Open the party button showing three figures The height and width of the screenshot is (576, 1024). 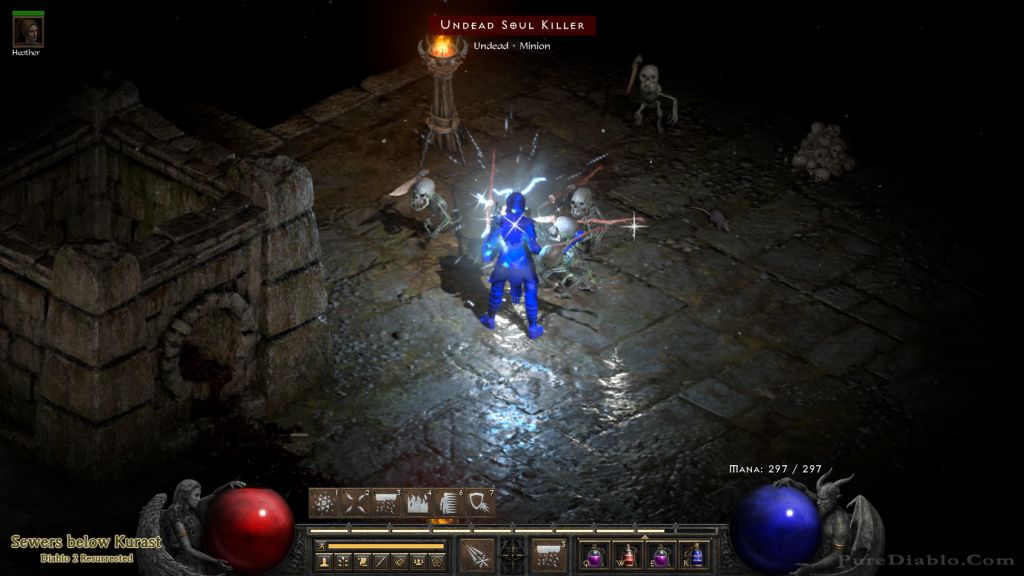416,563
